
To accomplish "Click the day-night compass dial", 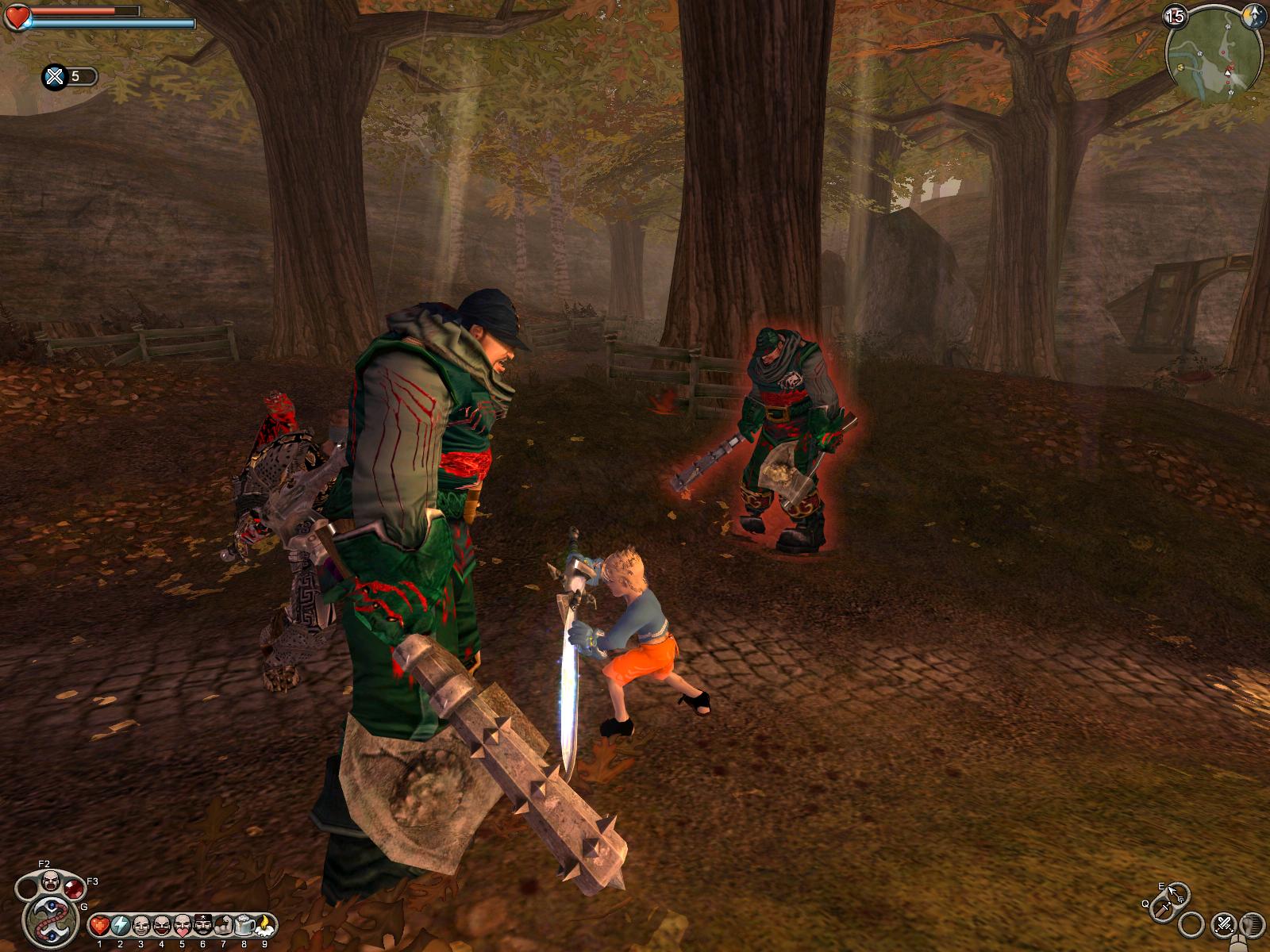I will (1254, 15).
